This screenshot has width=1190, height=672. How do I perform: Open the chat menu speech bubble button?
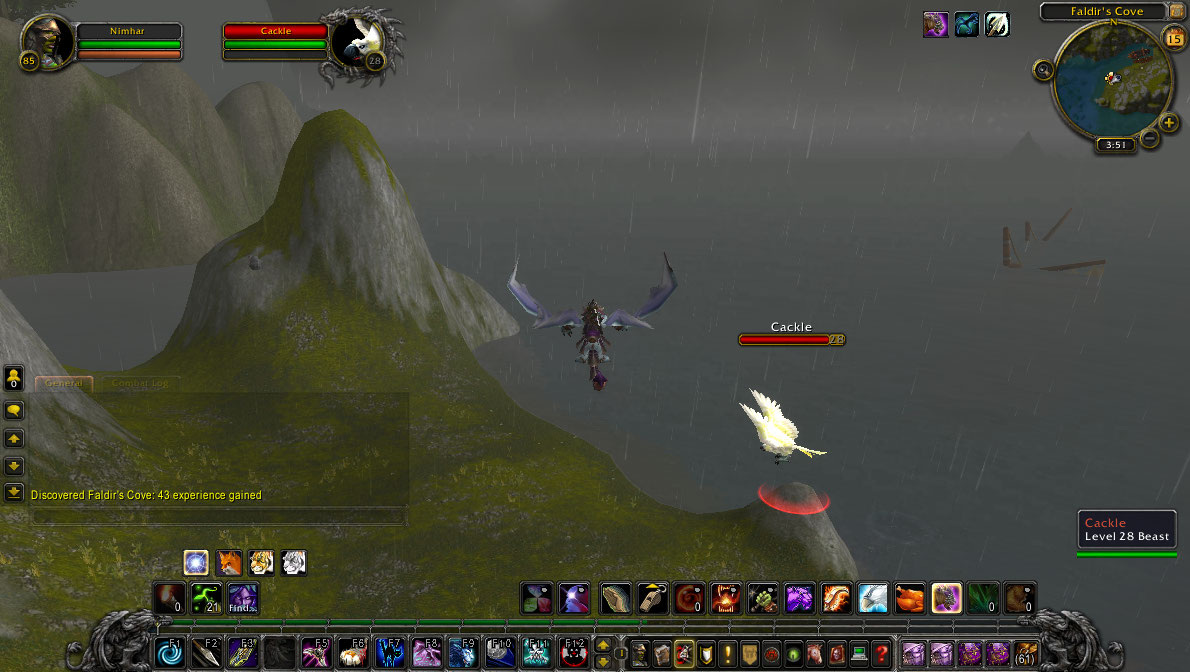point(14,410)
